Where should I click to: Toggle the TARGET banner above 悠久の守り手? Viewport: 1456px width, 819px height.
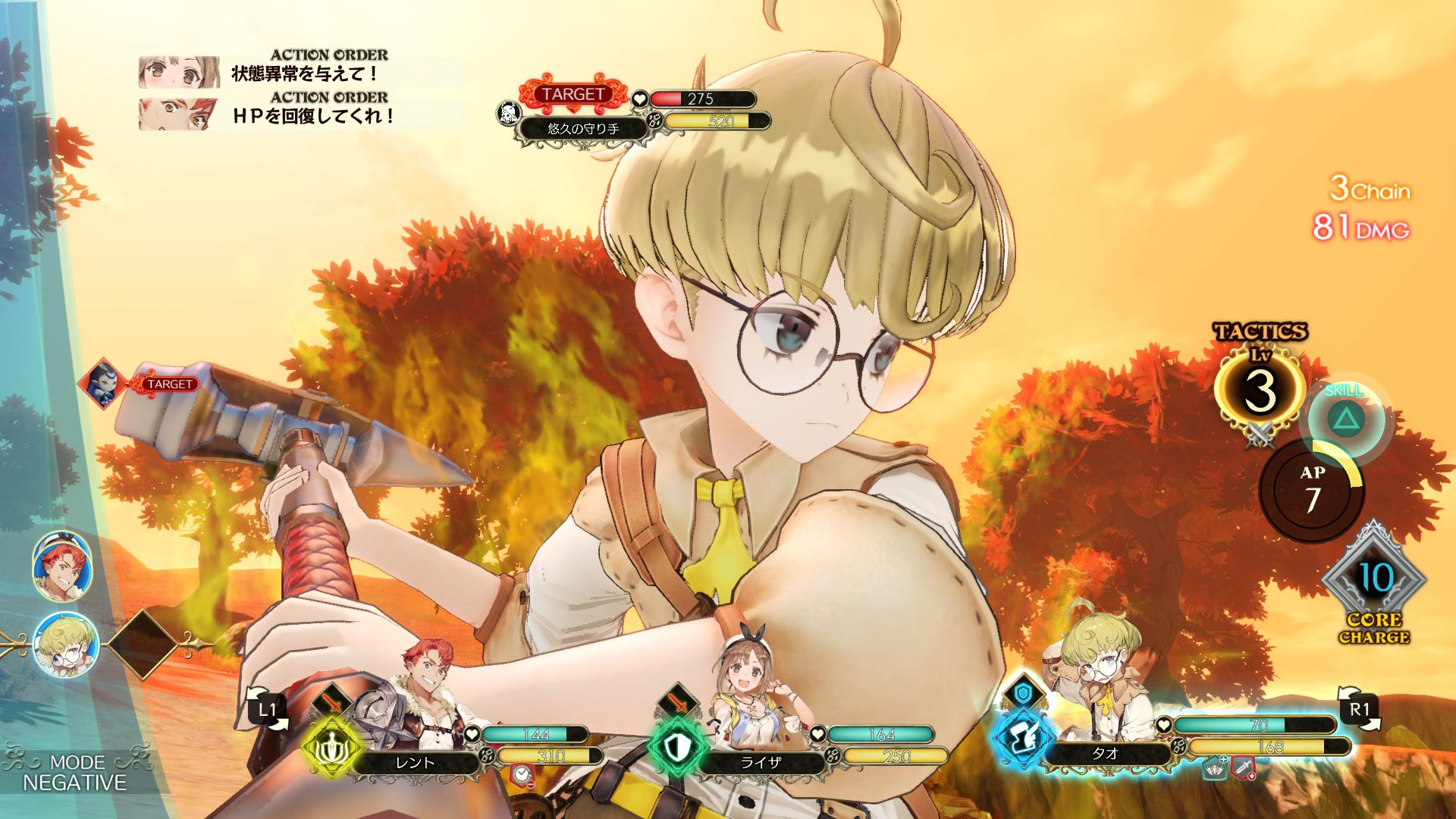click(x=573, y=95)
